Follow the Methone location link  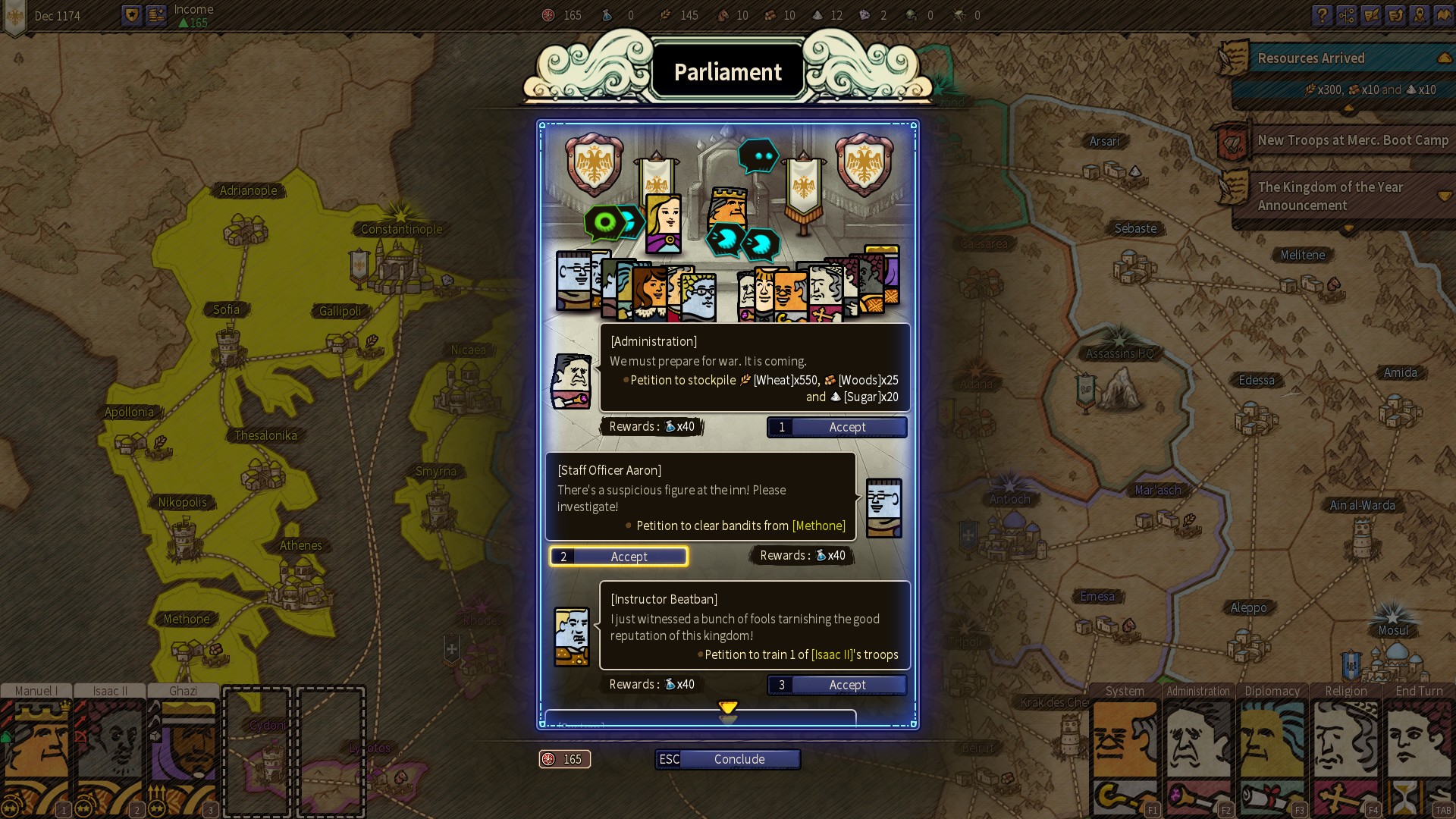pyautogui.click(x=818, y=525)
